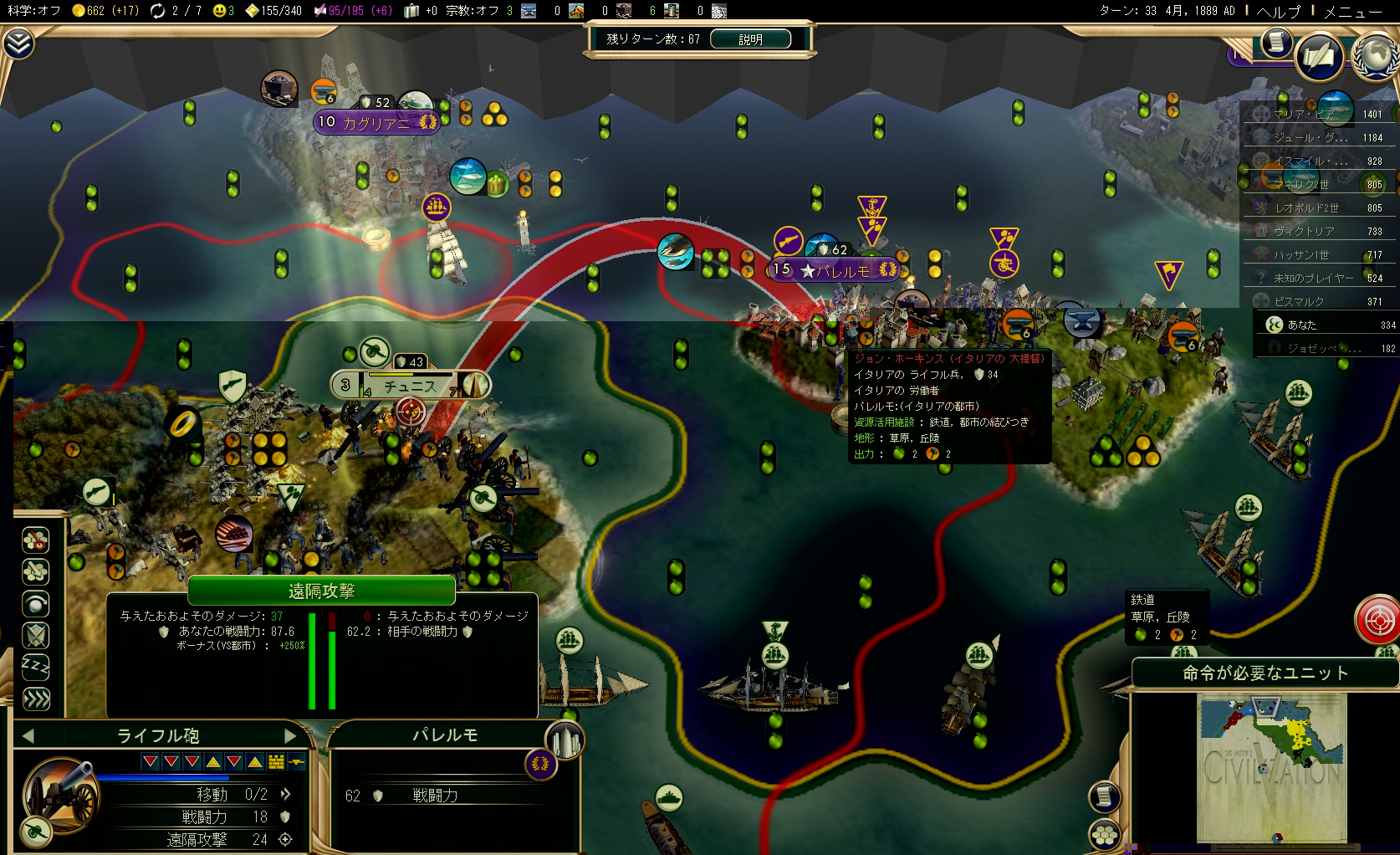Fortify the unit with the shield-and-swords icon
Viewport: 1400px width, 855px height.
[x=35, y=636]
